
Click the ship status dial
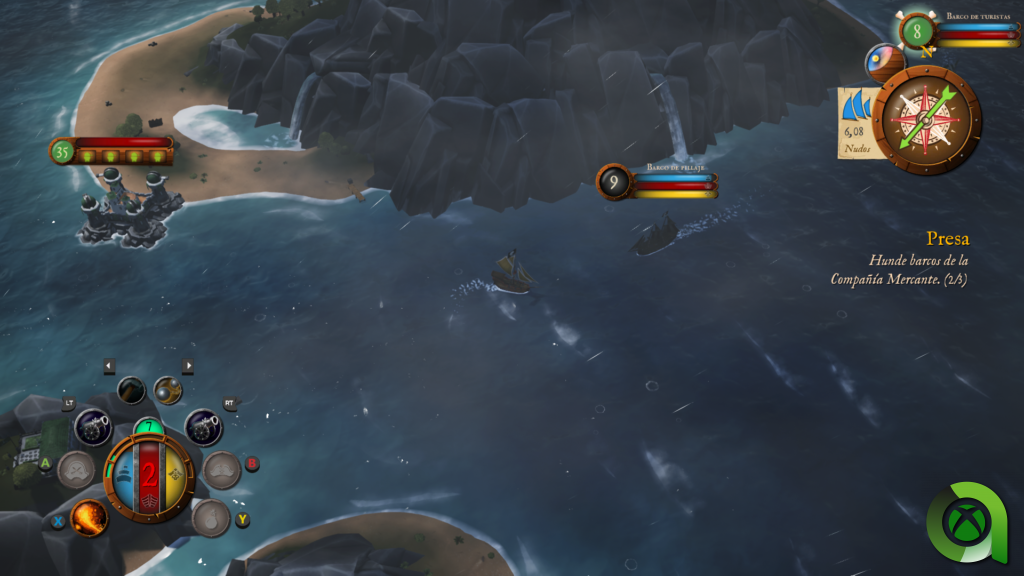149,476
